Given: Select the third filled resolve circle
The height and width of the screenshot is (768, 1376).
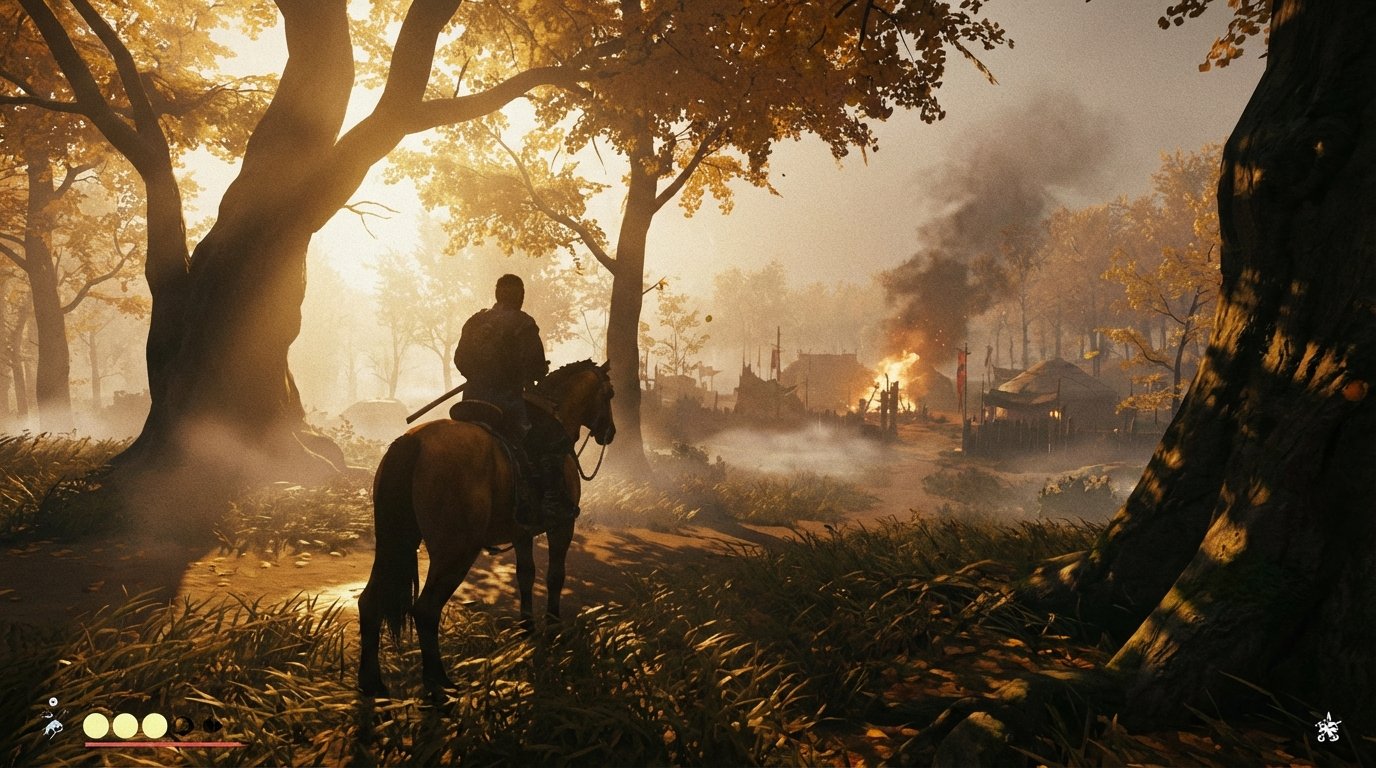Looking at the screenshot, I should point(153,726).
